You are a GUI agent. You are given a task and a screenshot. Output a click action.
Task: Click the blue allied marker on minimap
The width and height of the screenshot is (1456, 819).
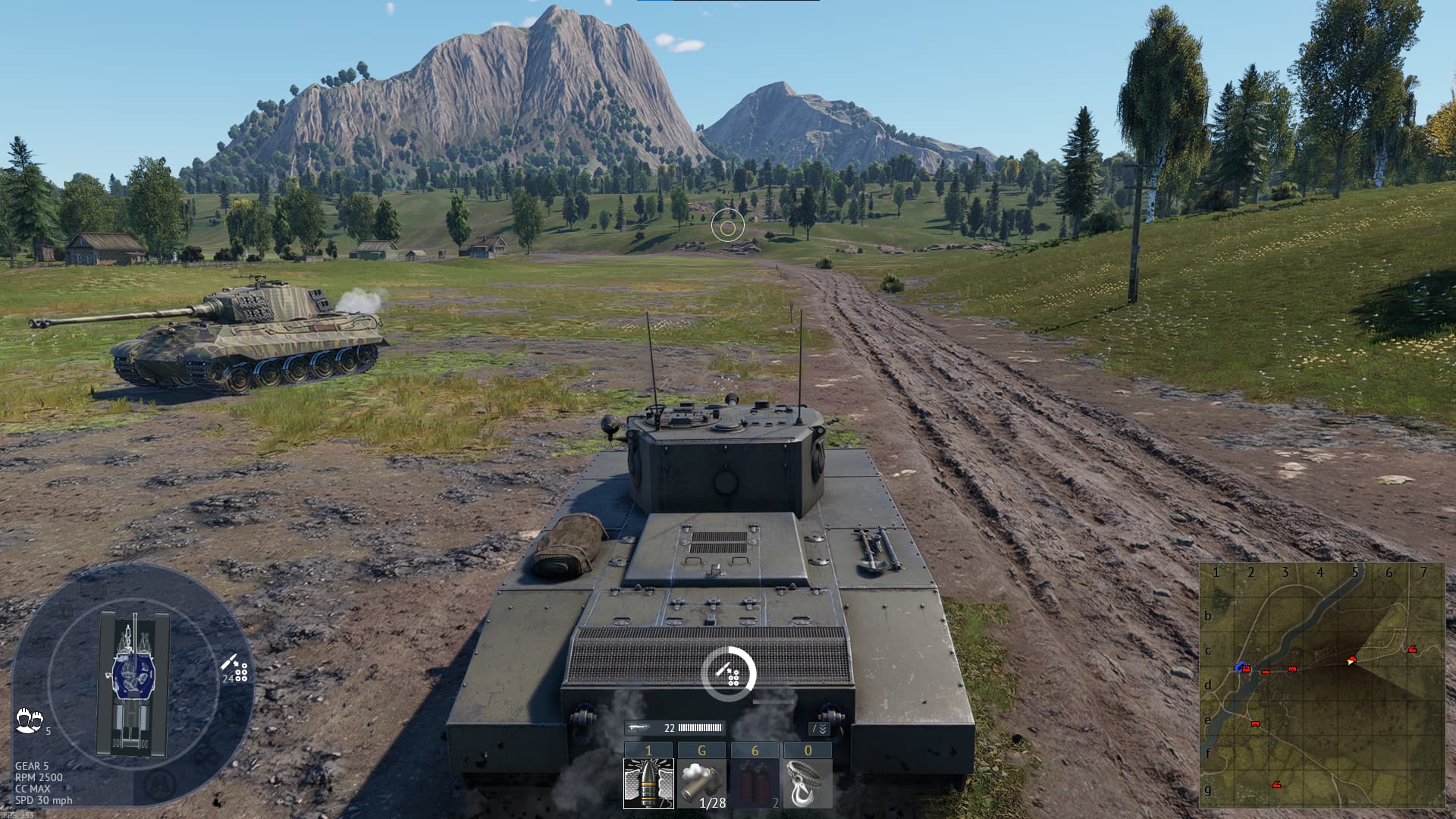[x=1241, y=667]
